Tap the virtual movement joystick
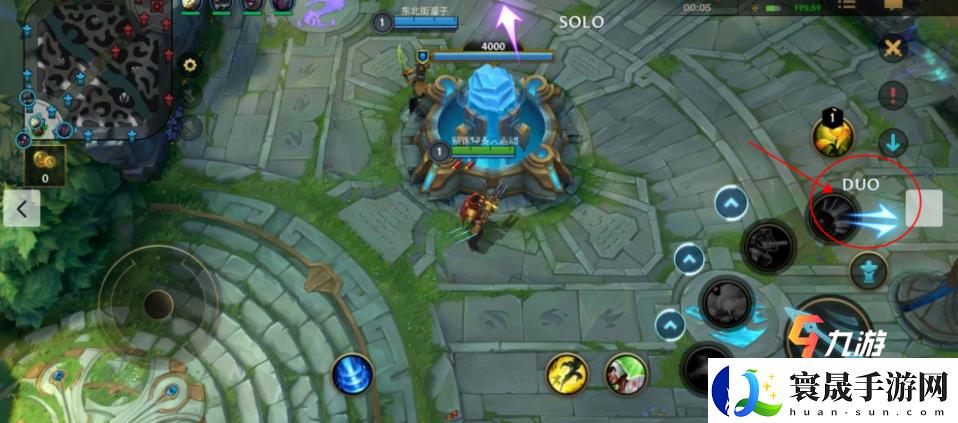The height and width of the screenshot is (423, 958). tap(158, 302)
